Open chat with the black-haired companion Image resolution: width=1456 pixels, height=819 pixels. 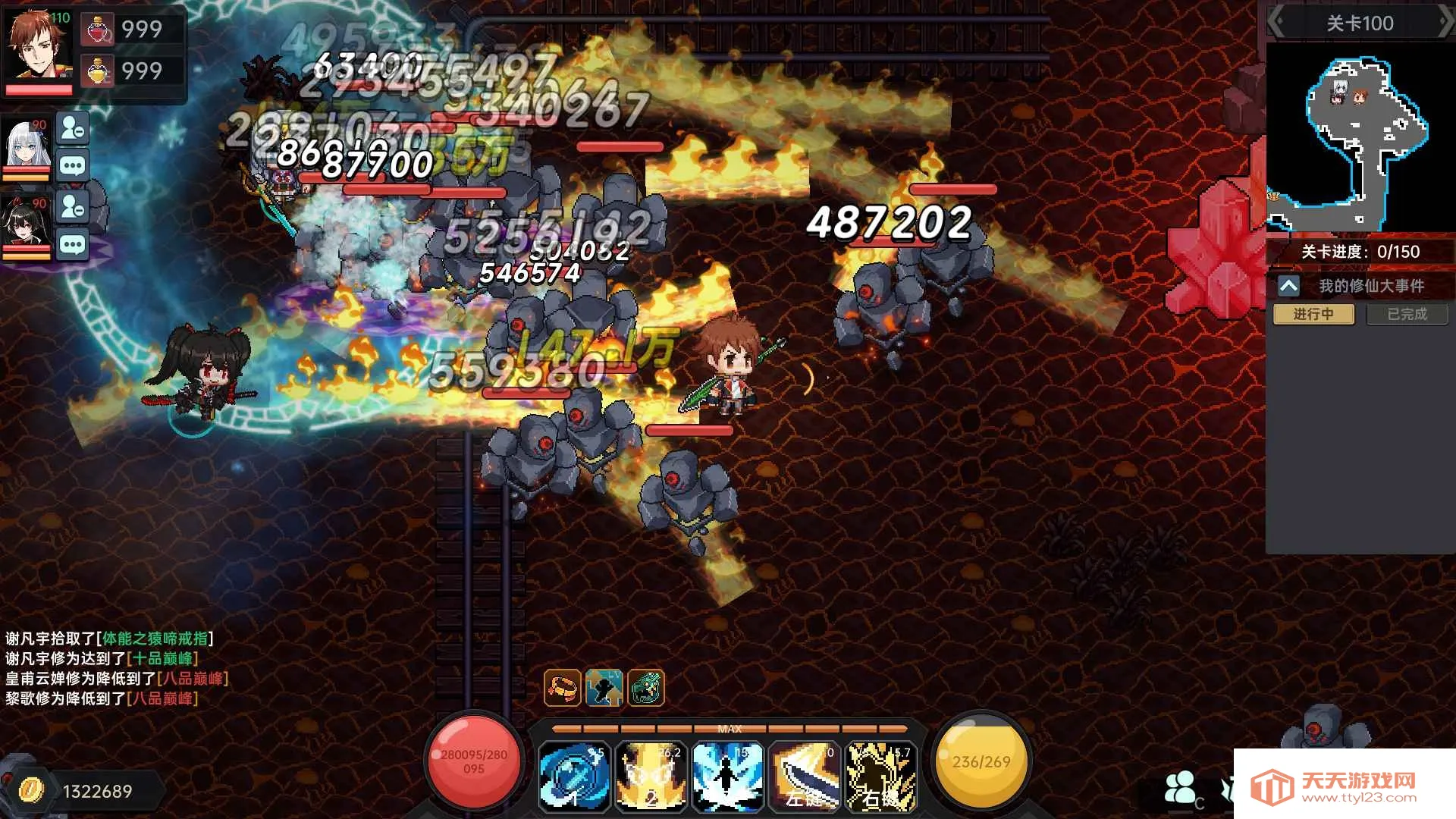73,244
